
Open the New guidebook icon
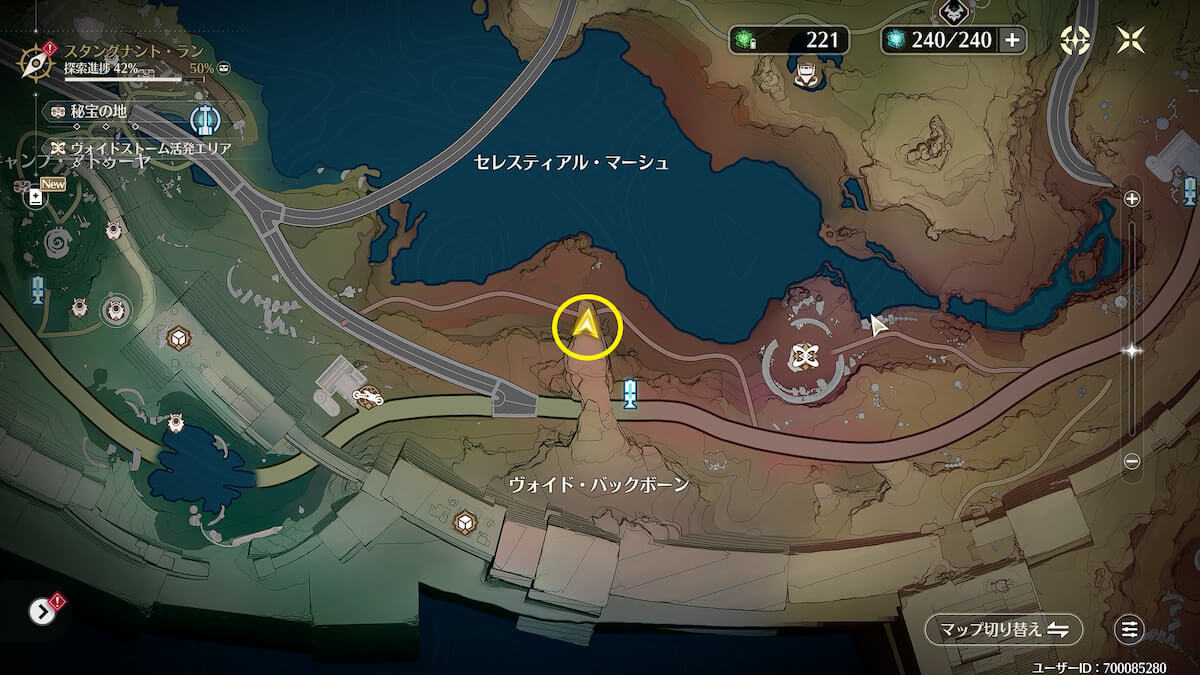tap(36, 196)
